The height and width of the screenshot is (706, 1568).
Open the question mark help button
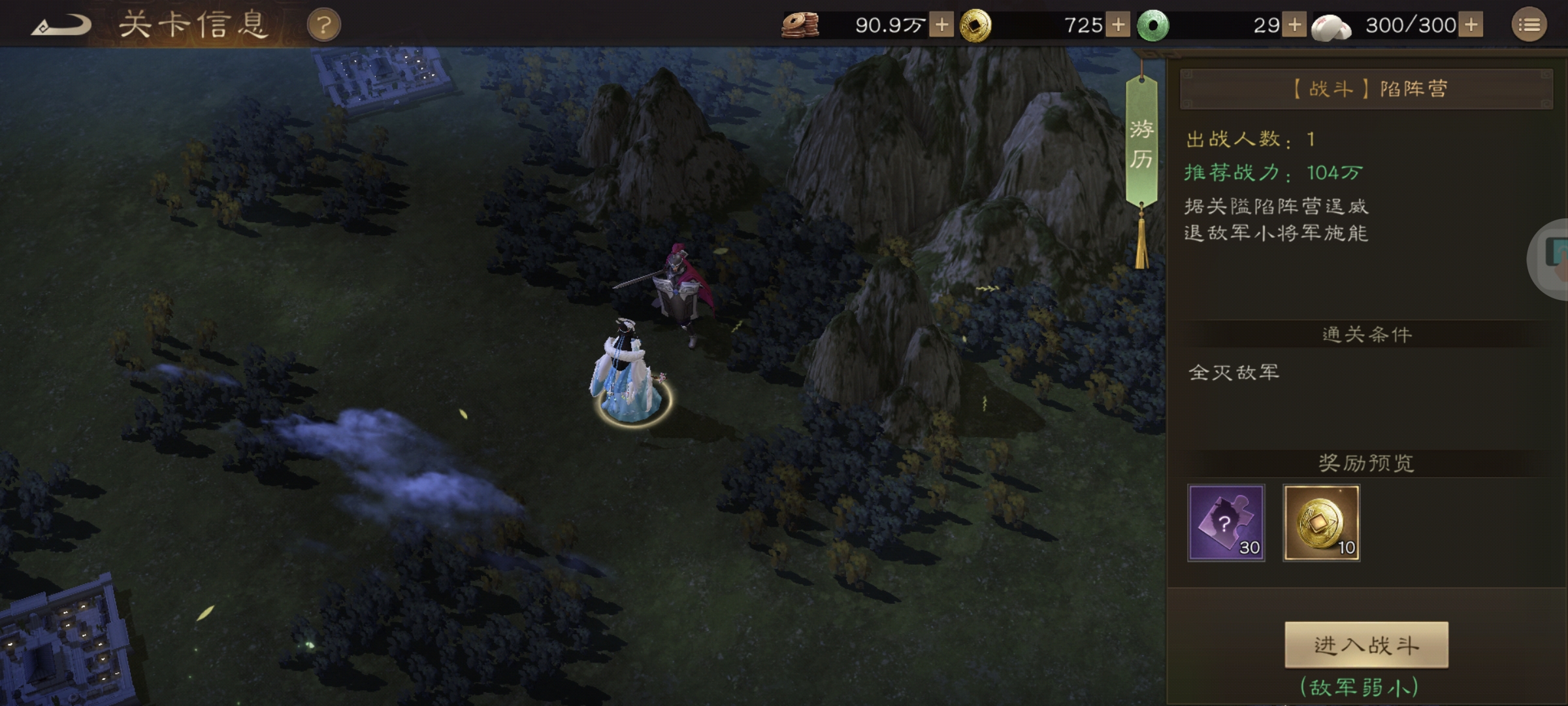323,26
